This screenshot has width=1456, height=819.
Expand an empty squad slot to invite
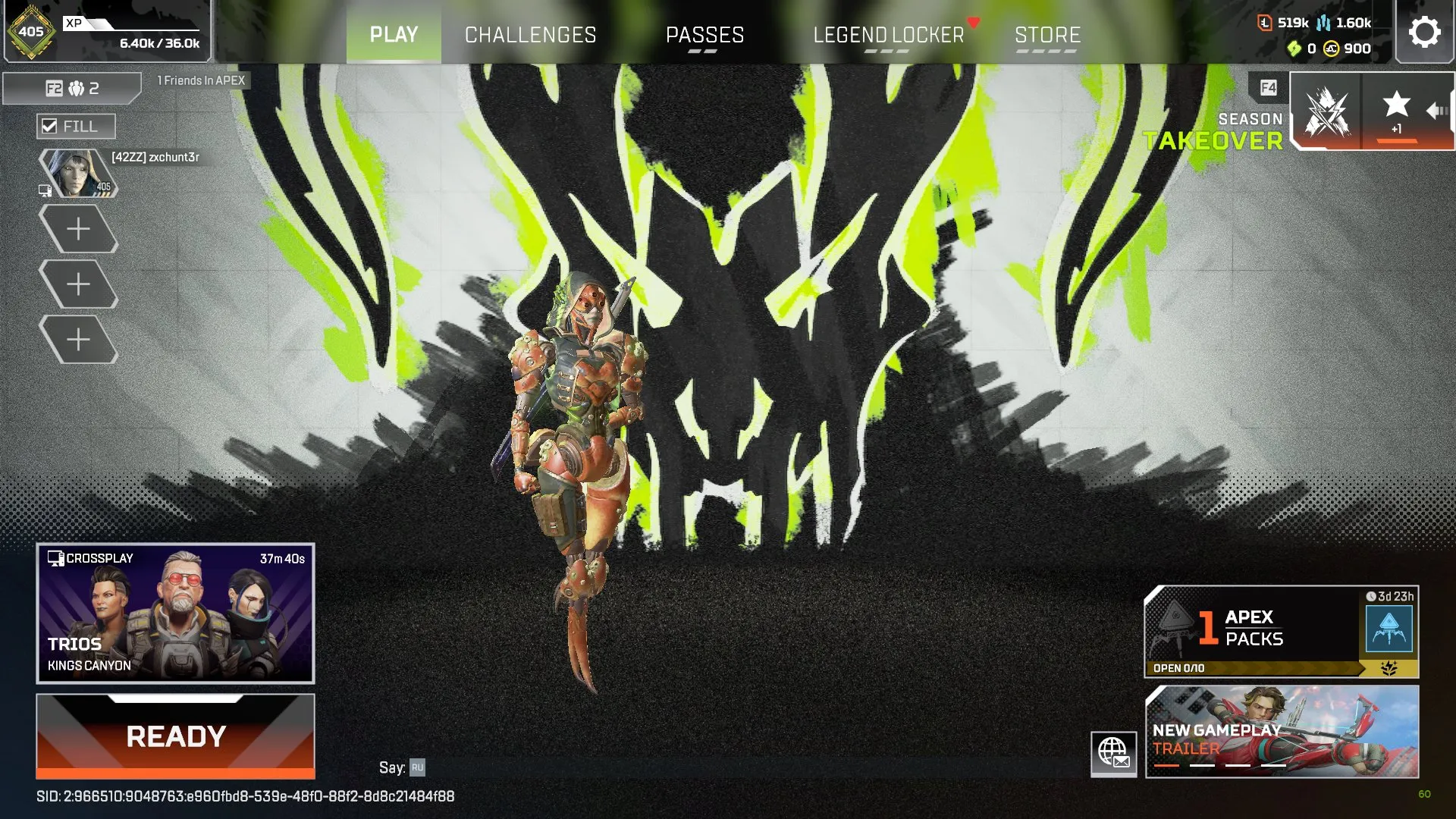point(78,227)
